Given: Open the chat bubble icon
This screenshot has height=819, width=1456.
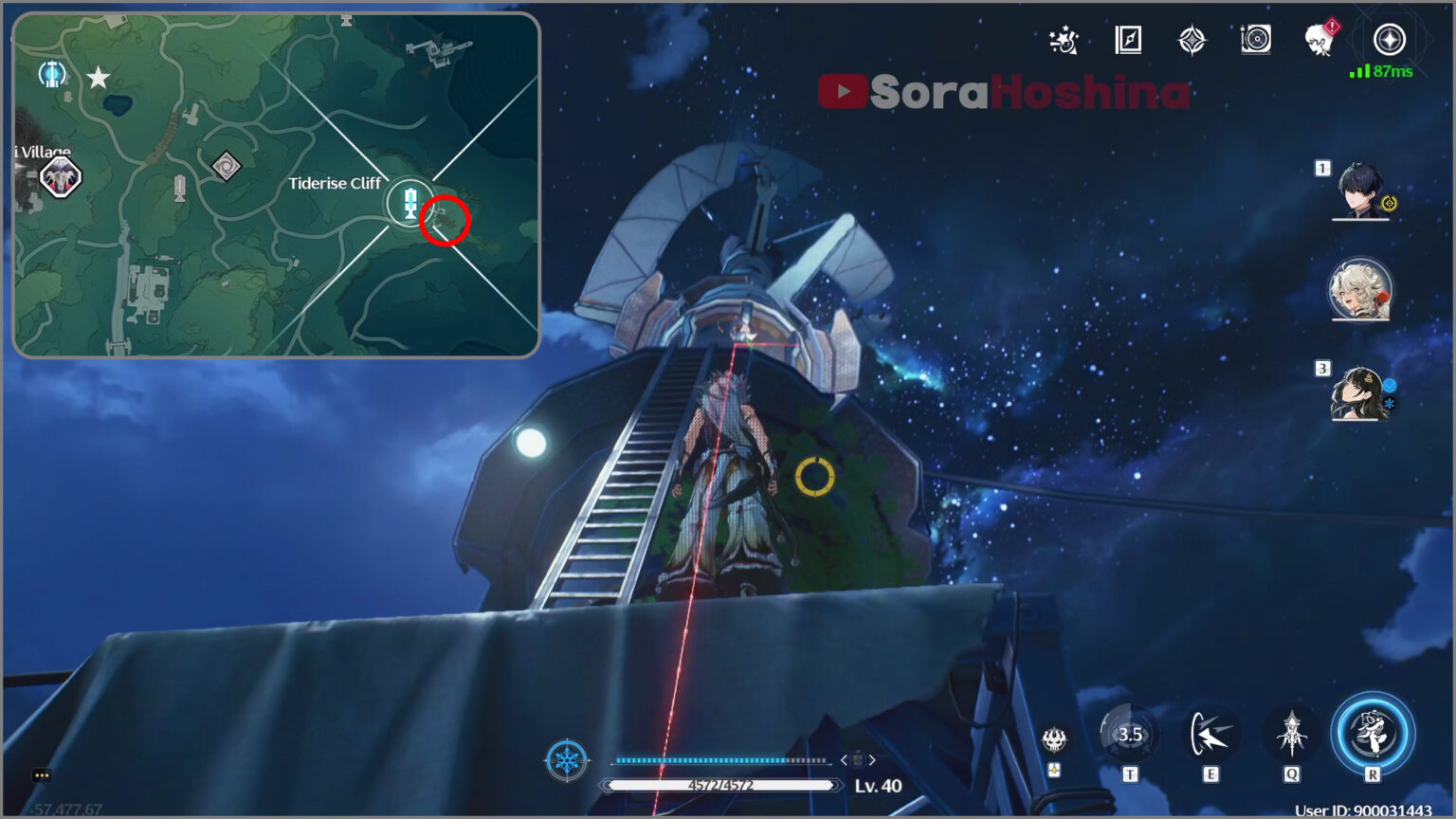Looking at the screenshot, I should pos(42,775).
